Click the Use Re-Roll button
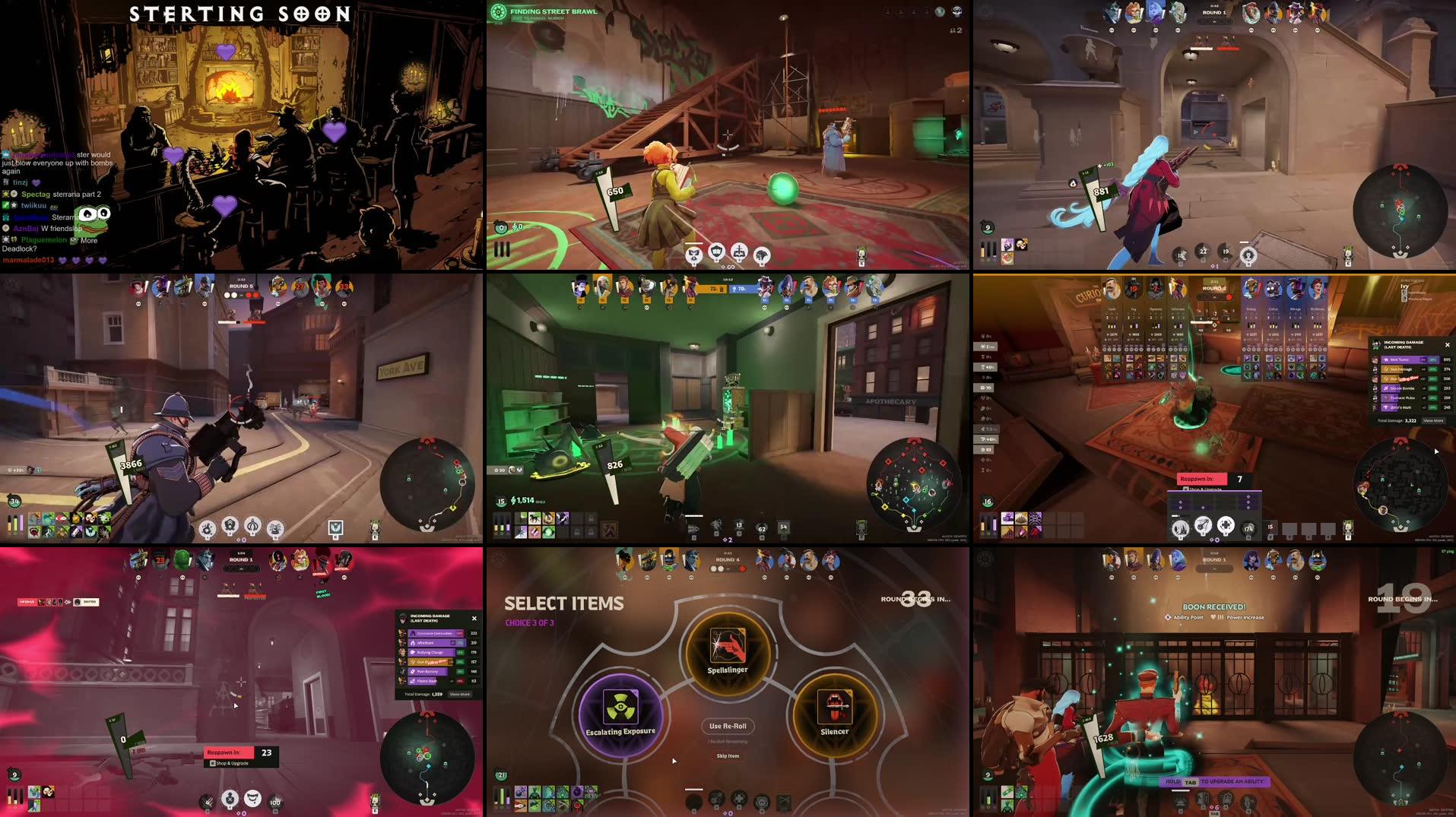 [x=728, y=727]
